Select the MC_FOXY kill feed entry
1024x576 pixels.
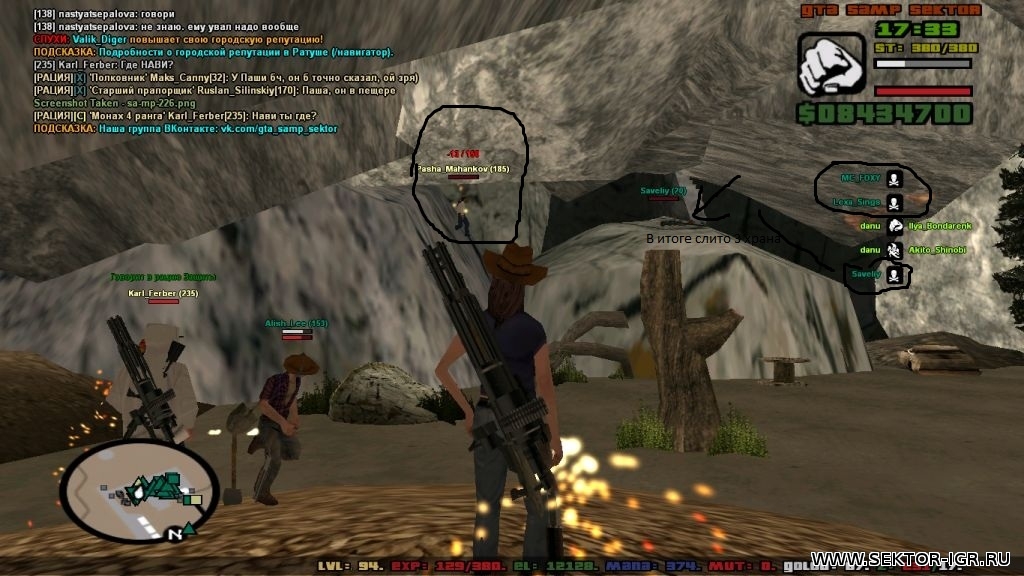point(861,178)
